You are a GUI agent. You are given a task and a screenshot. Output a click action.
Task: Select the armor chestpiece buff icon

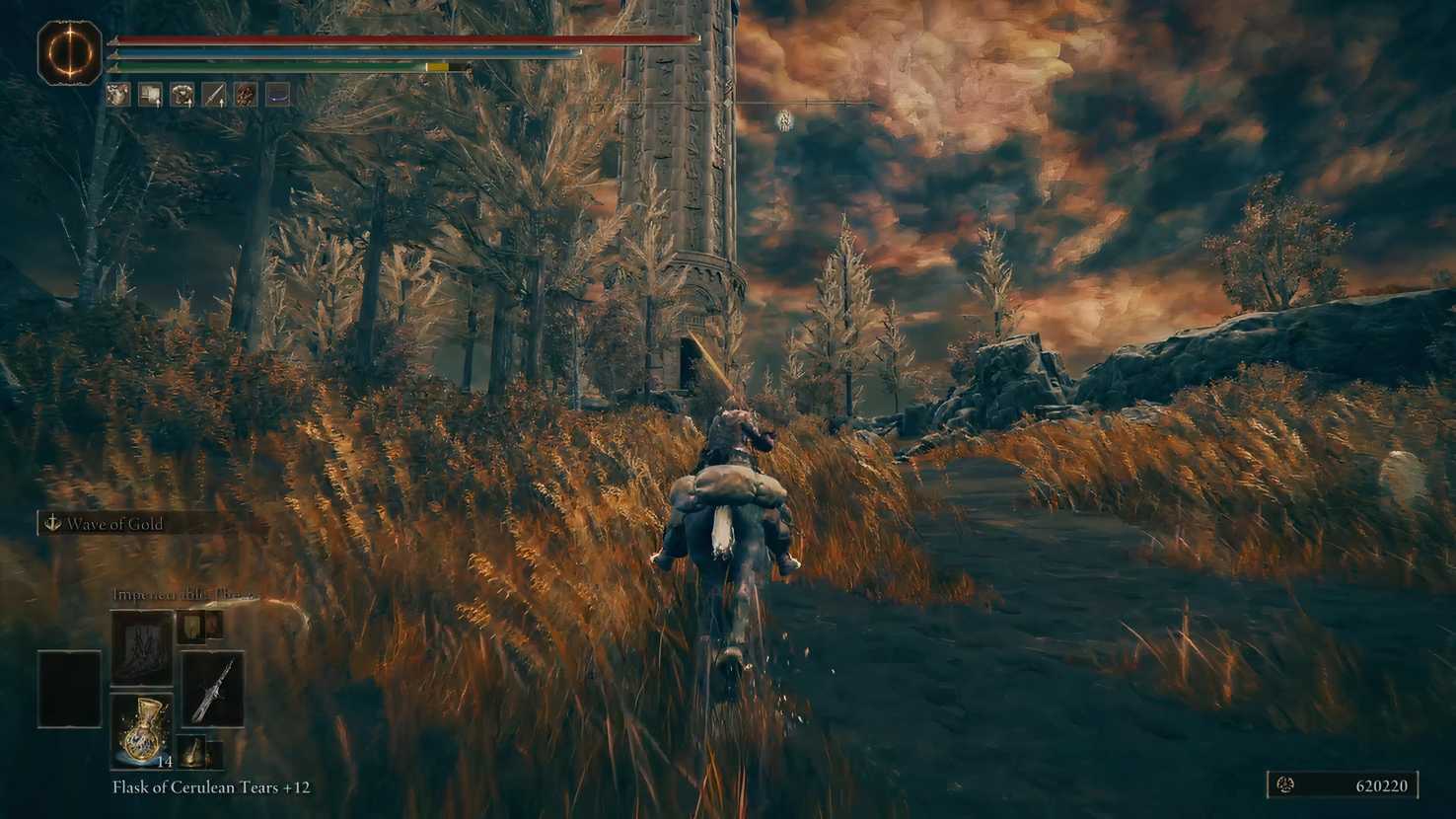[x=182, y=96]
